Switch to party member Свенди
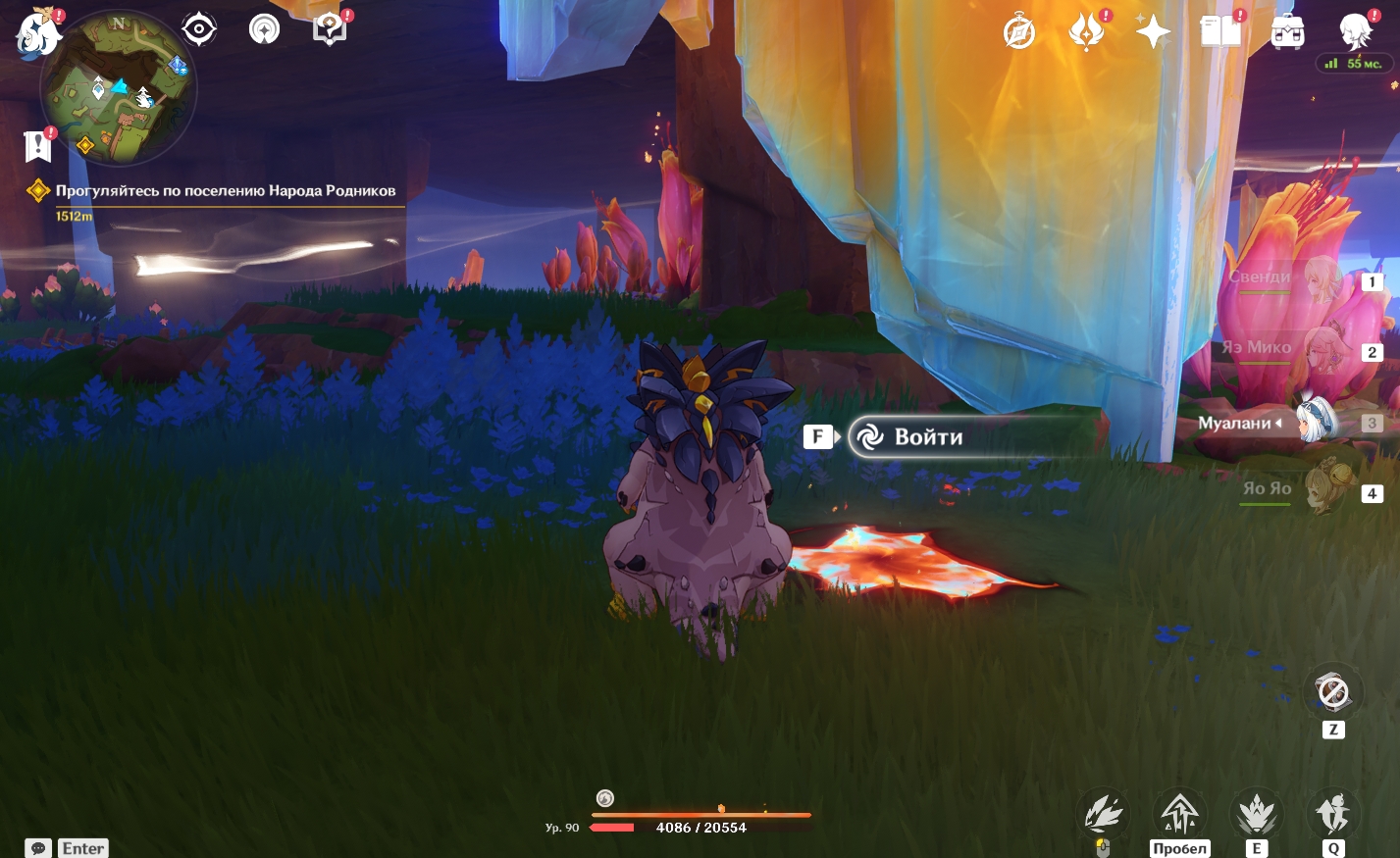The image size is (1400, 858). [x=1305, y=280]
